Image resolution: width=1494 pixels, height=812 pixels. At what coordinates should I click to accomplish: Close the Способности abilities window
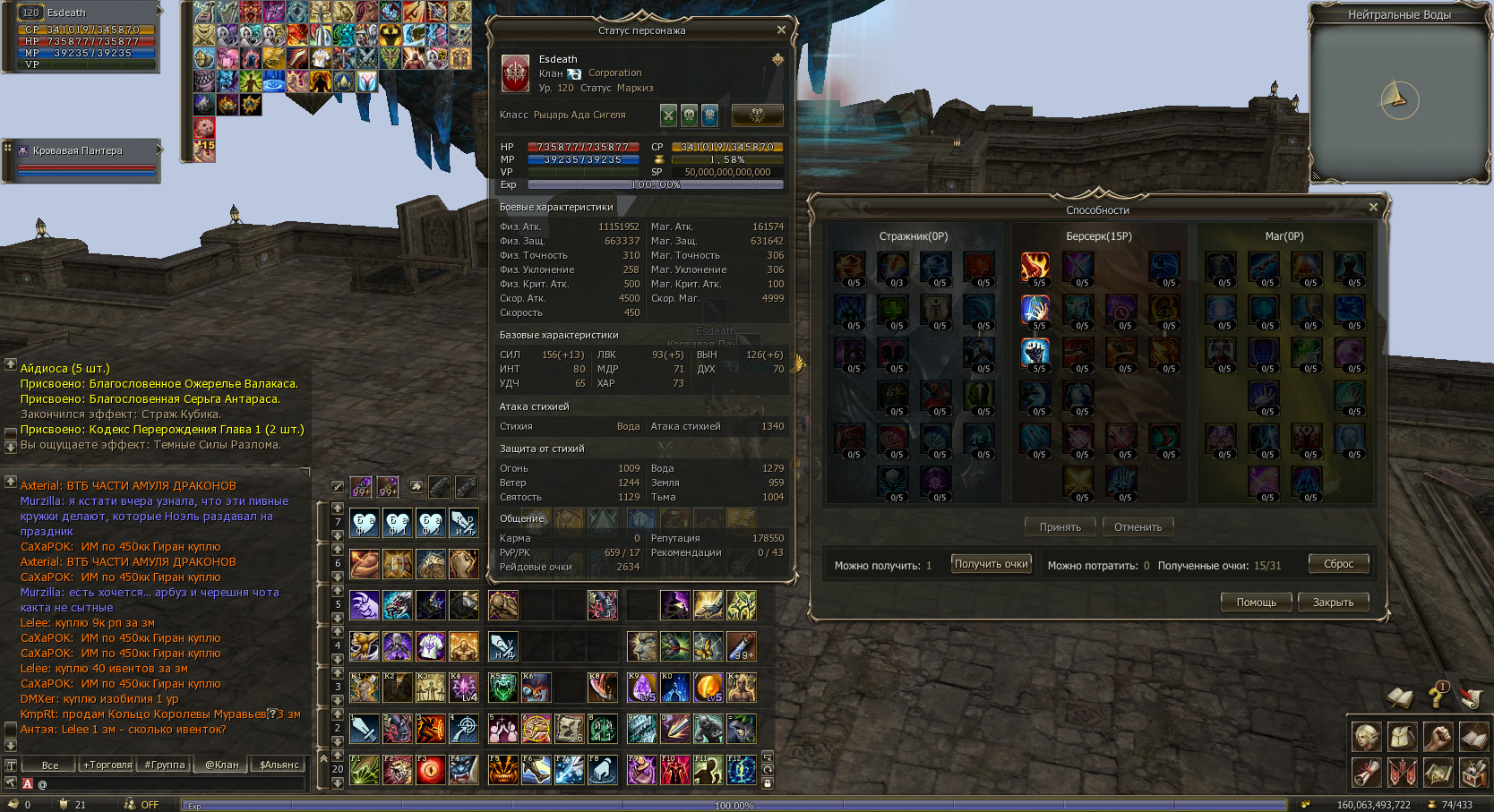pos(1373,207)
